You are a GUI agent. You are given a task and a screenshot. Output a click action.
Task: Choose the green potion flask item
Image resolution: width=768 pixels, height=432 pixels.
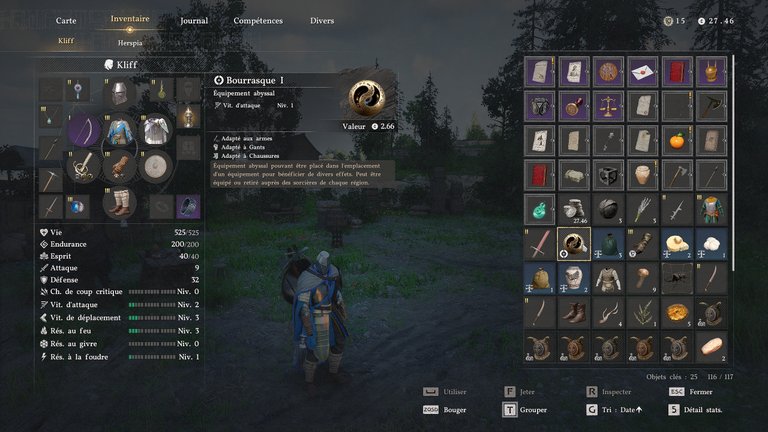(539, 209)
